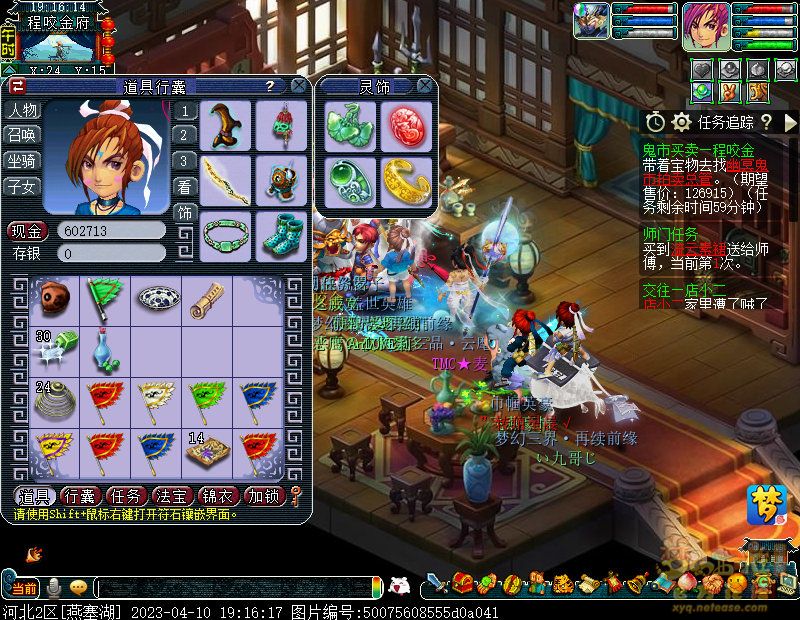
Task: Choose the red agate 灵饰 accessory
Action: (x=405, y=125)
